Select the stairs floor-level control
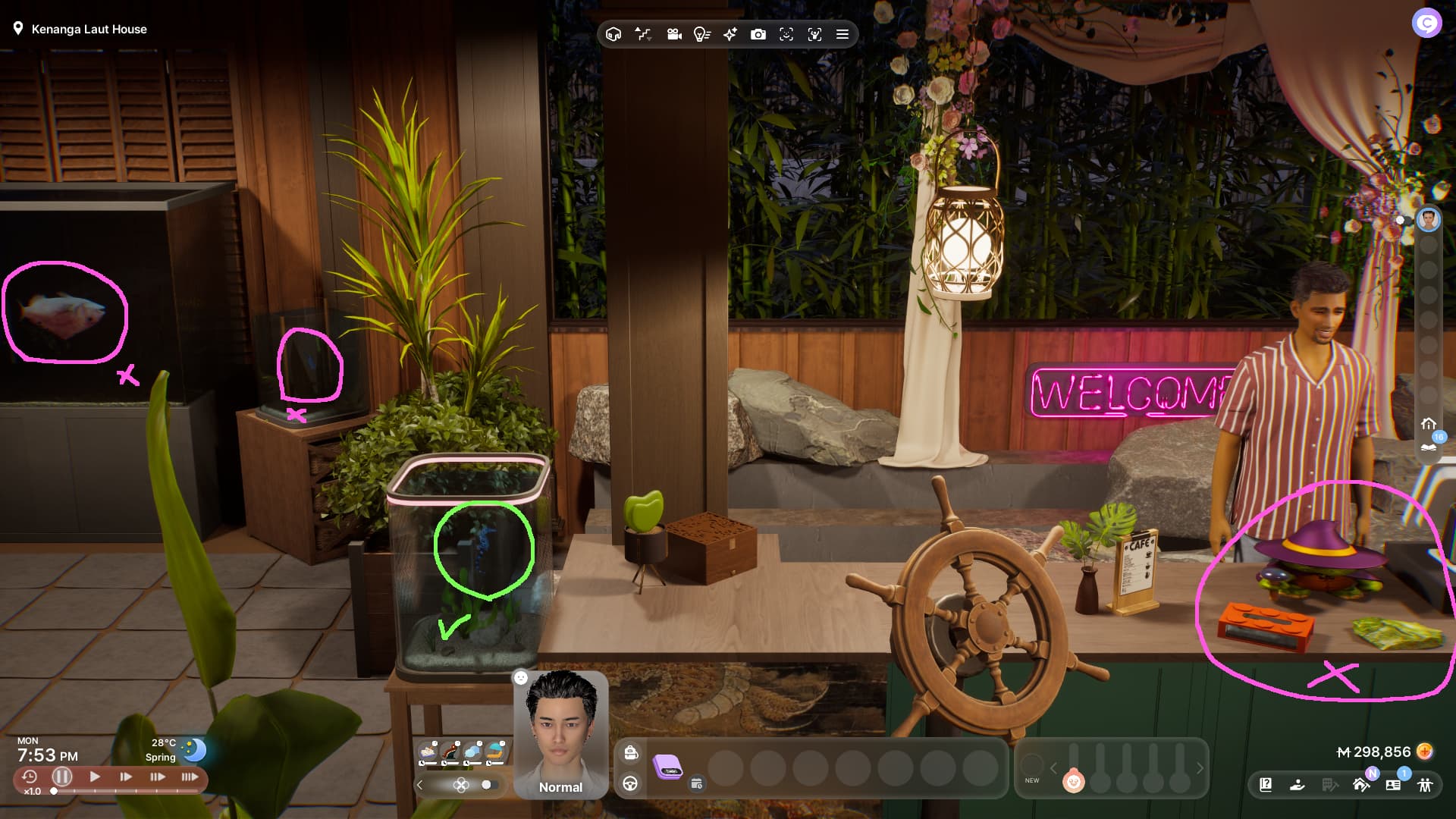This screenshot has height=819, width=1456. tap(643, 35)
